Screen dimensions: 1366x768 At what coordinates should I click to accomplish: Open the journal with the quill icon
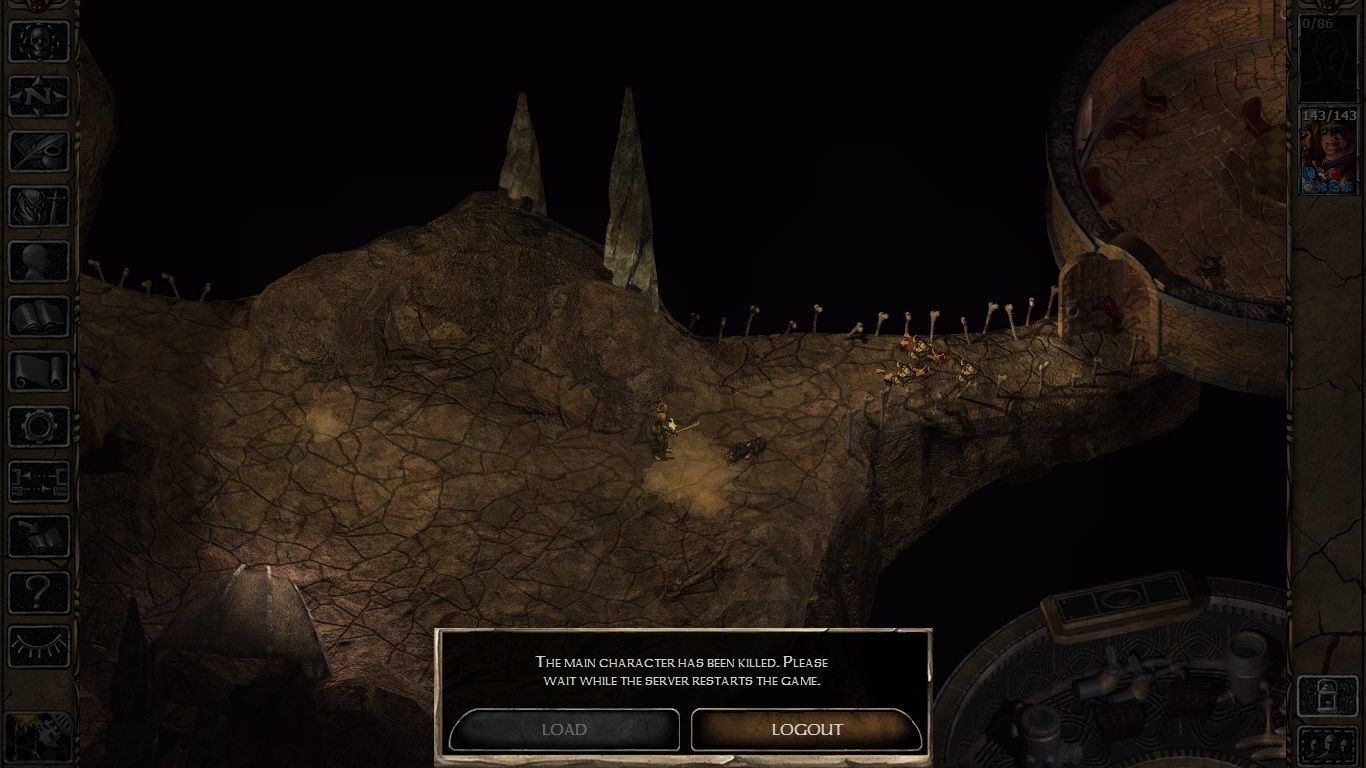pyautogui.click(x=39, y=151)
